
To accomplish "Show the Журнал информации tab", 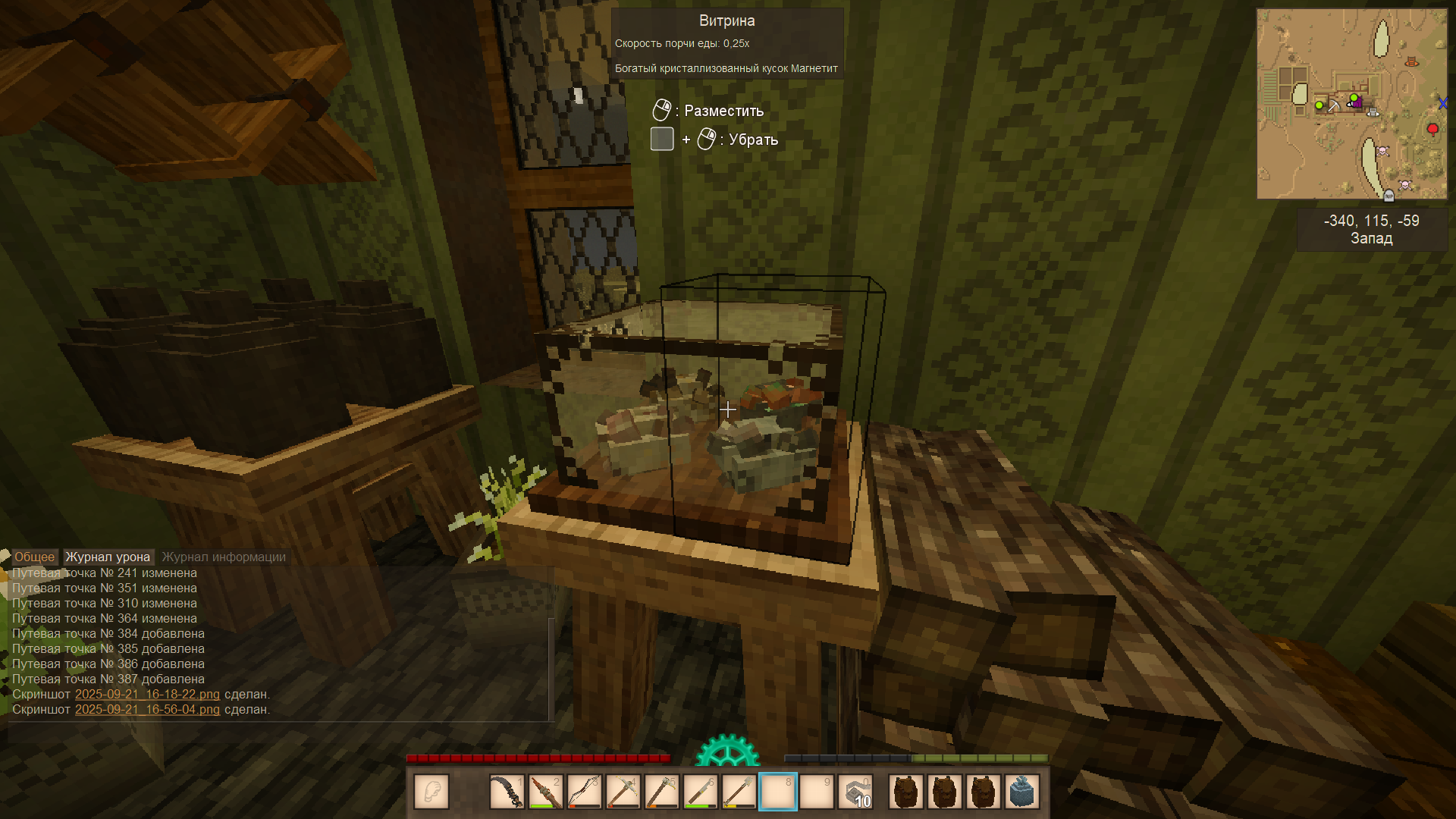I will coord(224,557).
